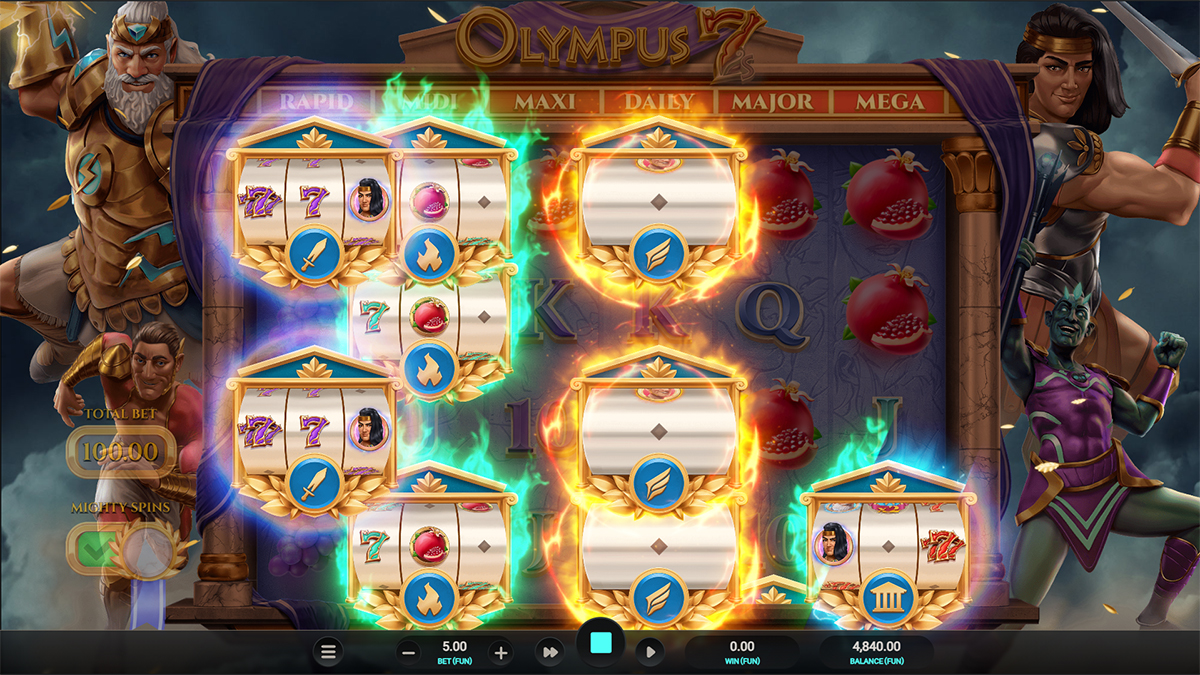Open the hamburger menu

point(327,652)
